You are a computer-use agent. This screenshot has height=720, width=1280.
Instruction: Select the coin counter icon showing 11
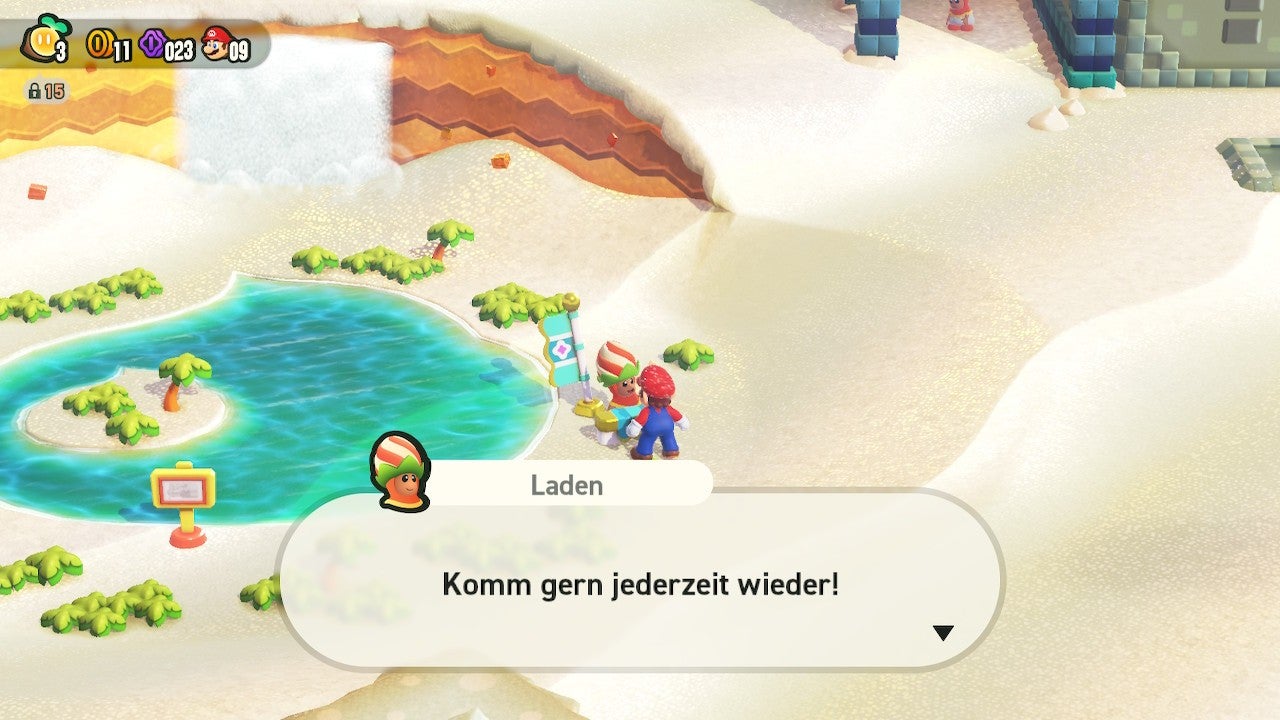click(x=100, y=43)
